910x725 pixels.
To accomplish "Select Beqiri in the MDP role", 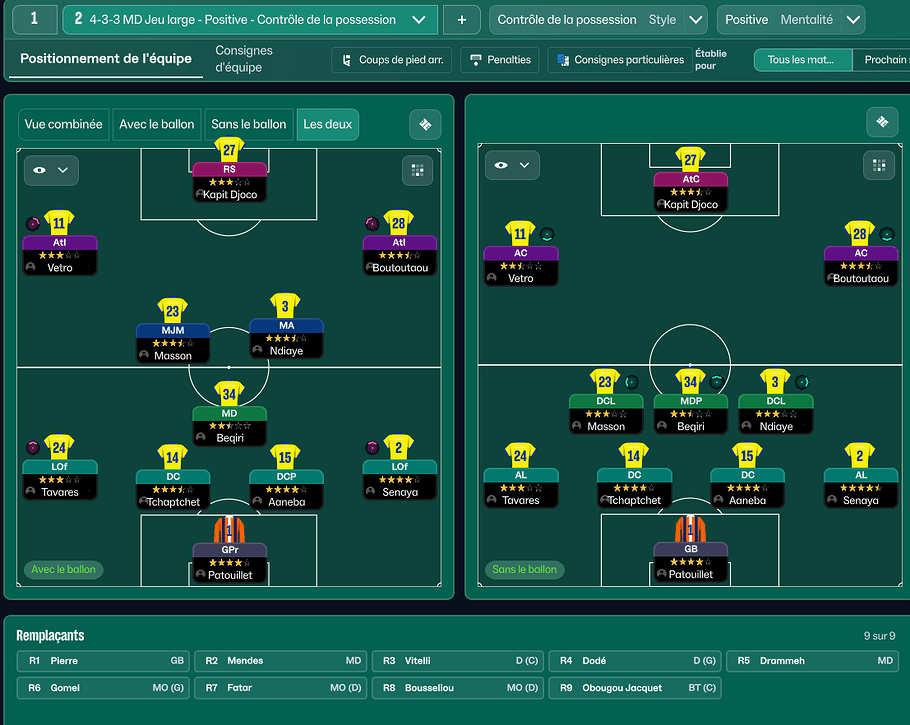I will (690, 412).
